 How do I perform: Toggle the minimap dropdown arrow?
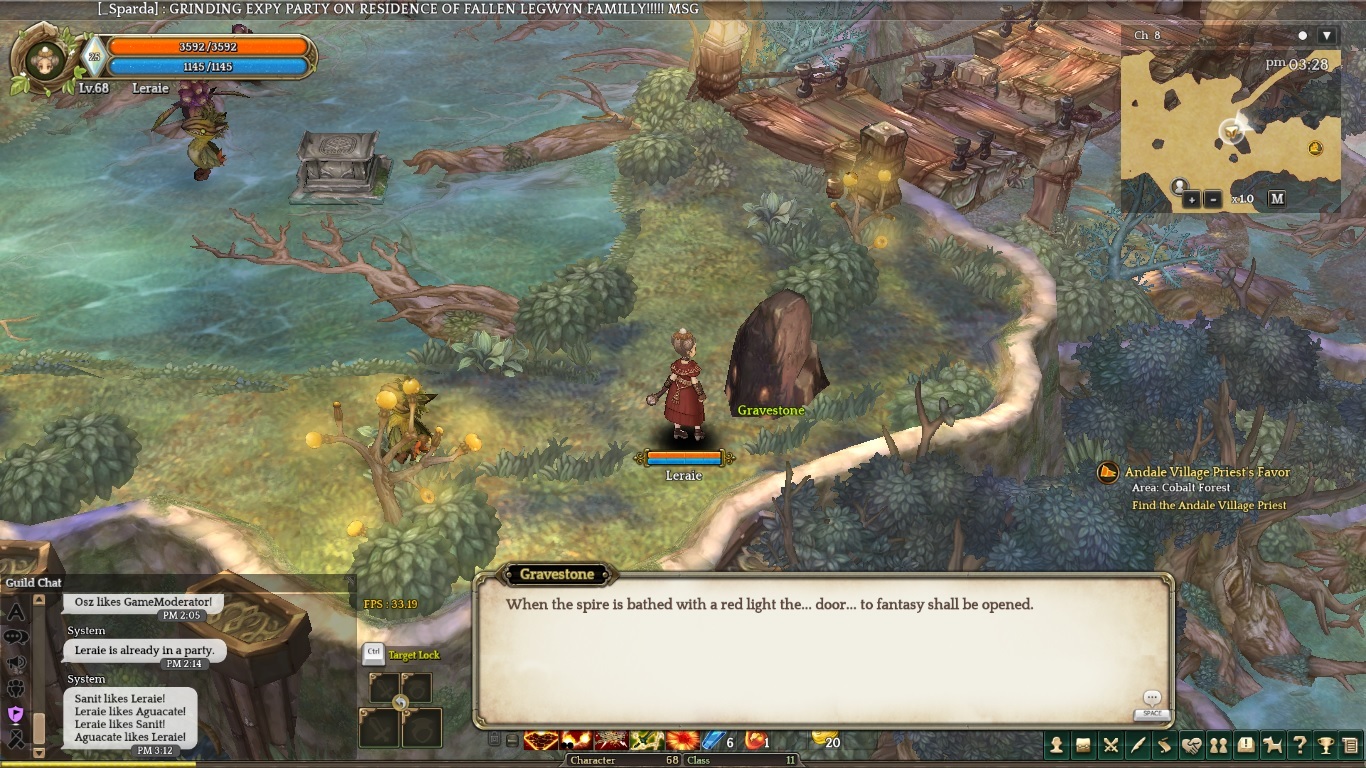tap(1327, 35)
